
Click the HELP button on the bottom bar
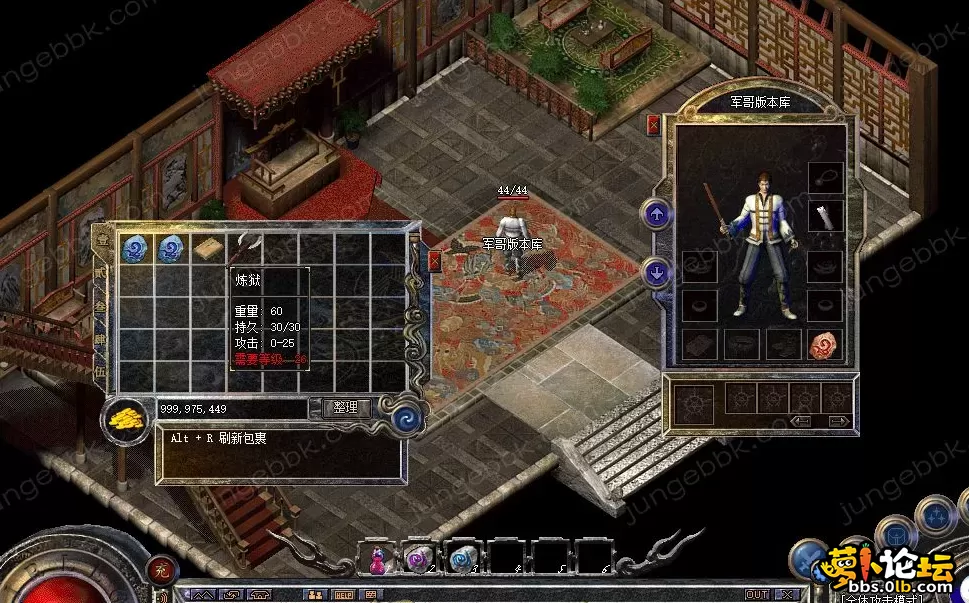tap(341, 594)
